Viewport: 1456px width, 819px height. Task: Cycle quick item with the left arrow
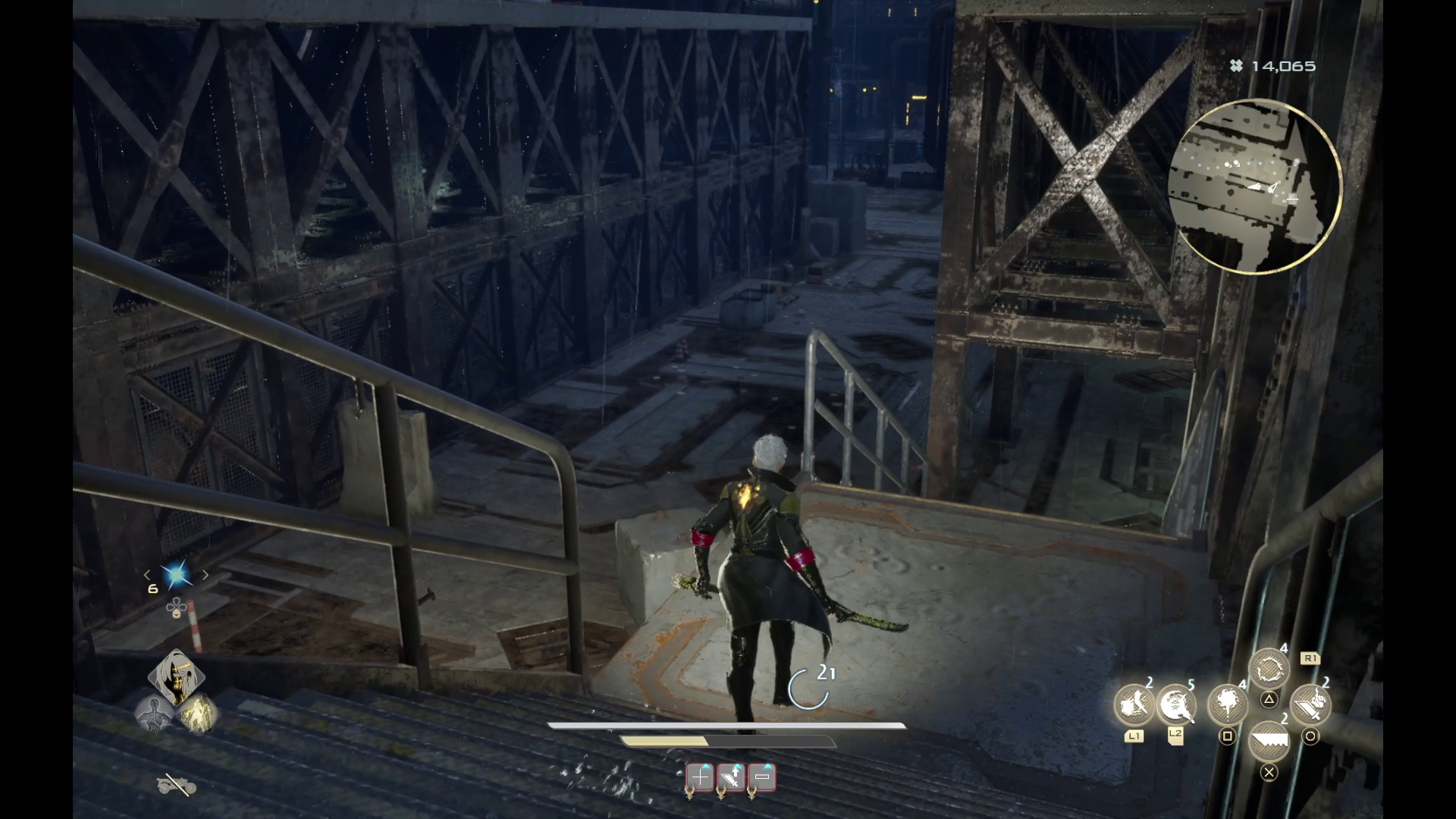click(x=148, y=576)
